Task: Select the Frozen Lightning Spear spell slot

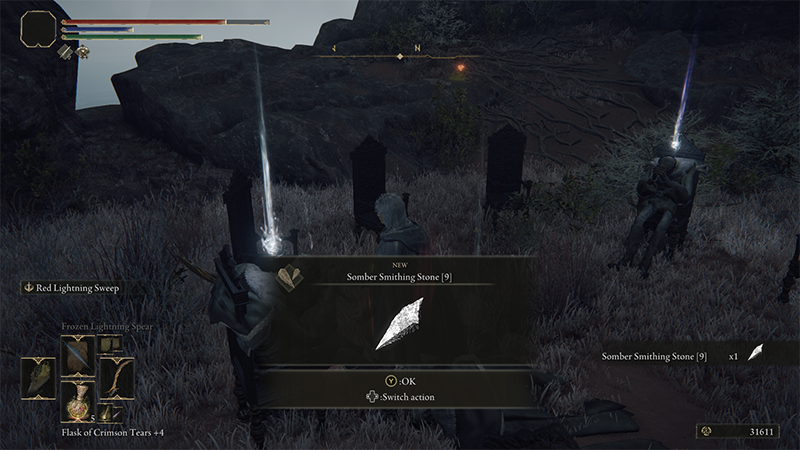Action: coord(77,355)
